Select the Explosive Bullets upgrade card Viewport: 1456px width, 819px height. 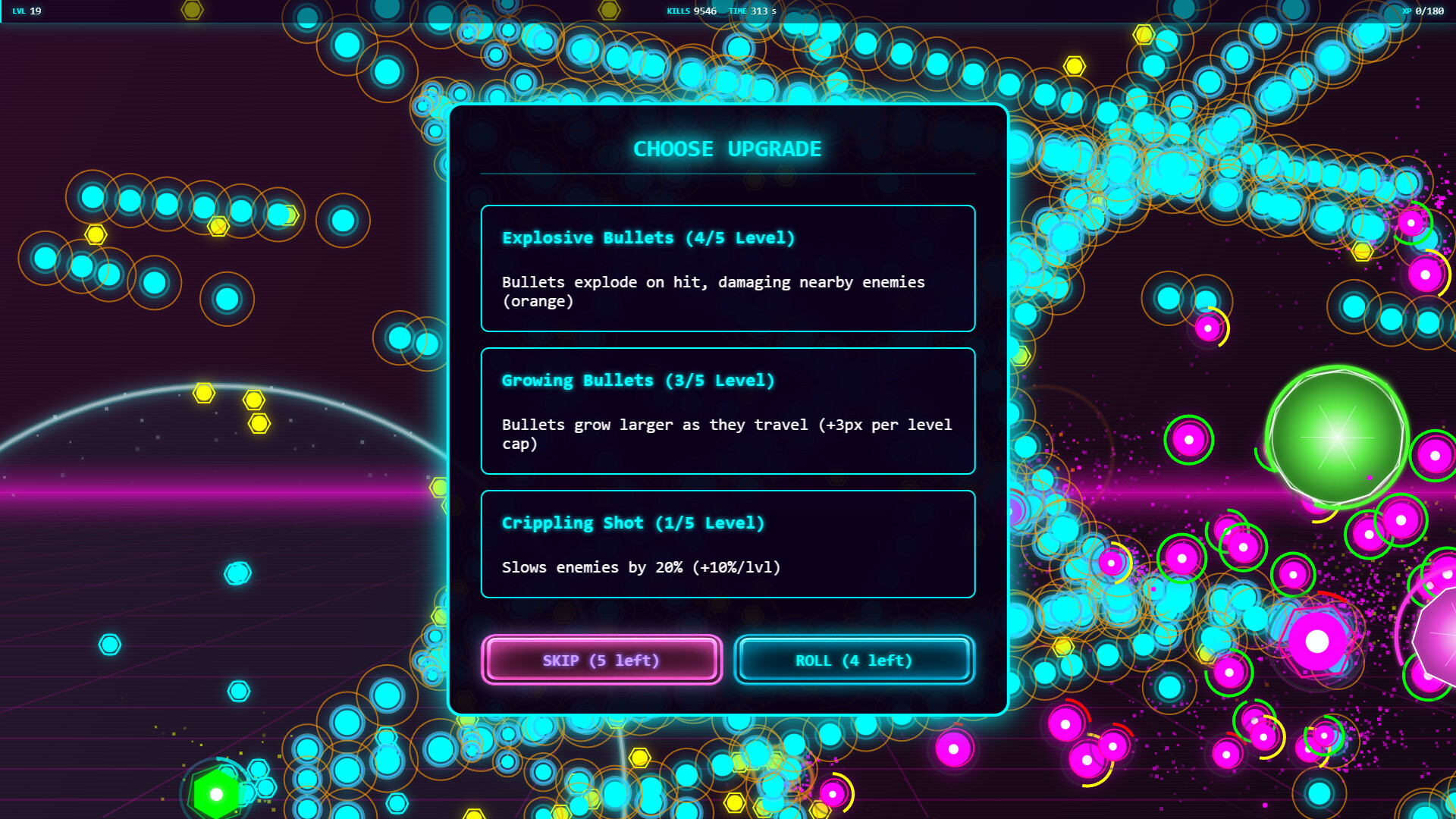(726, 269)
